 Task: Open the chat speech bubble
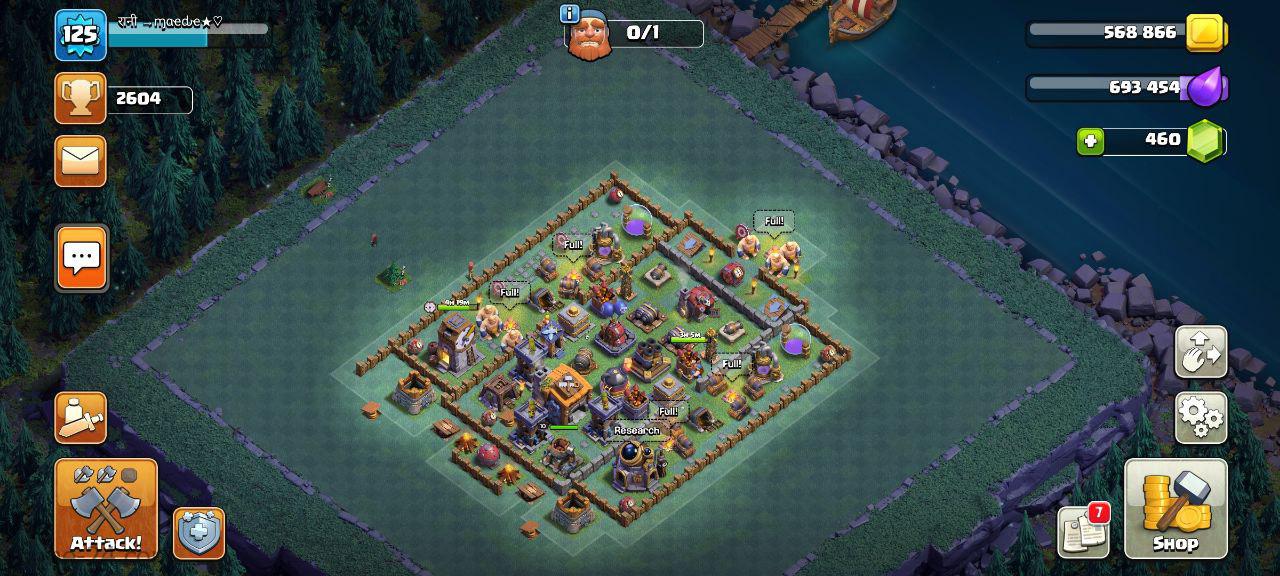coord(81,257)
